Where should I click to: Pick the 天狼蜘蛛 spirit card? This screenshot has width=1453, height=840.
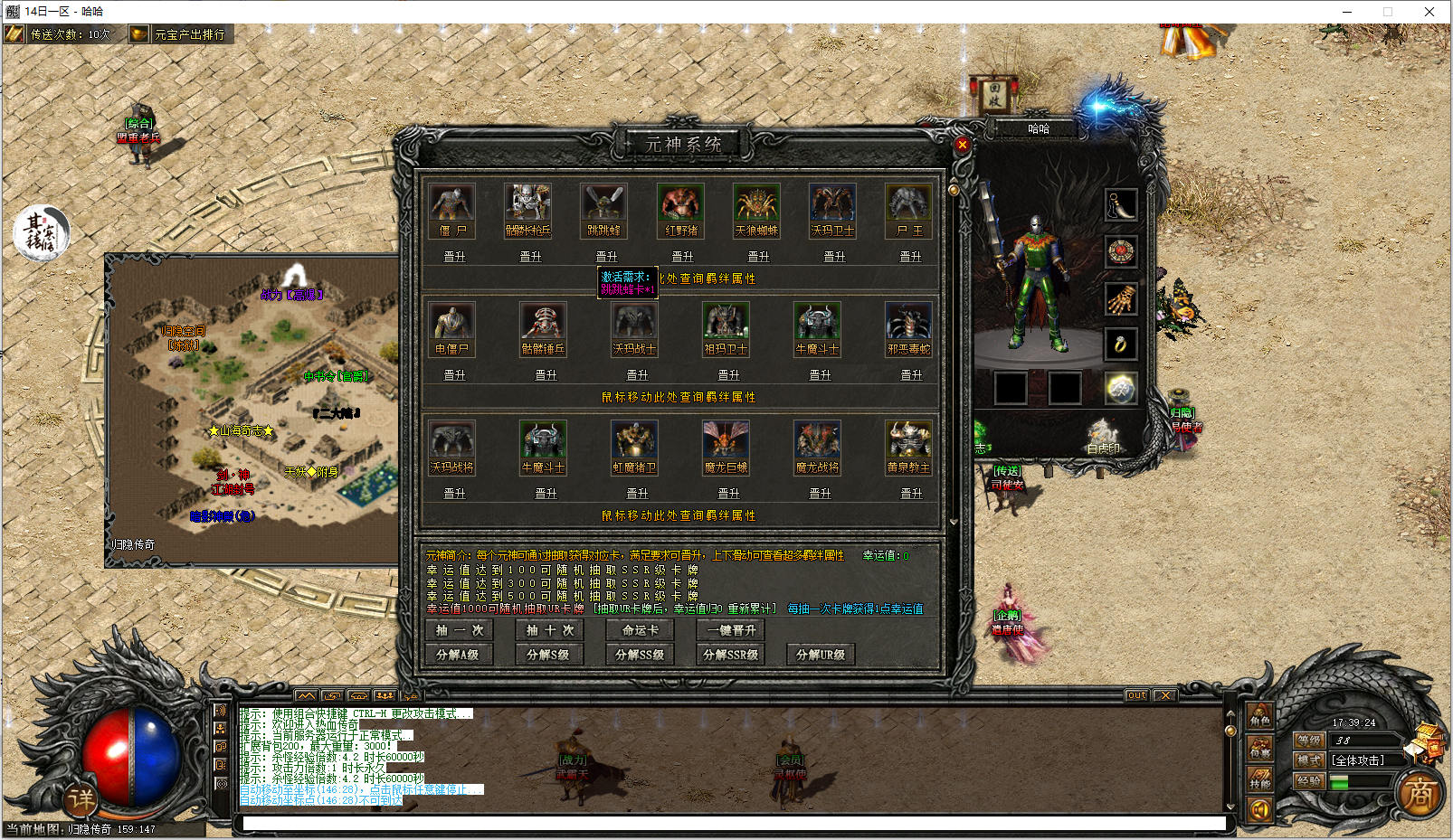pyautogui.click(x=756, y=211)
